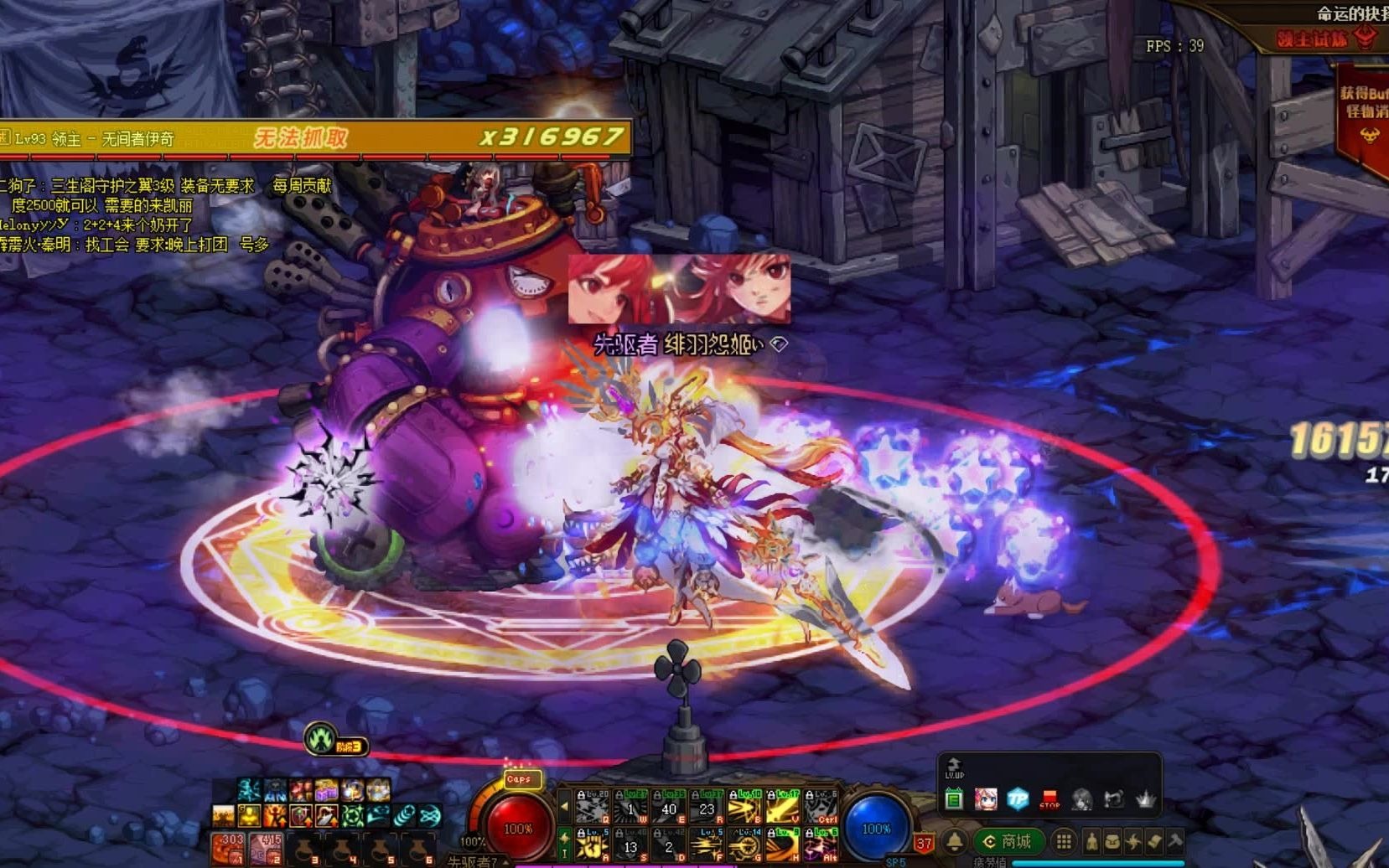Open the skill window shuriken icon
Screen dimensions: 1389x868
(x=1133, y=841)
